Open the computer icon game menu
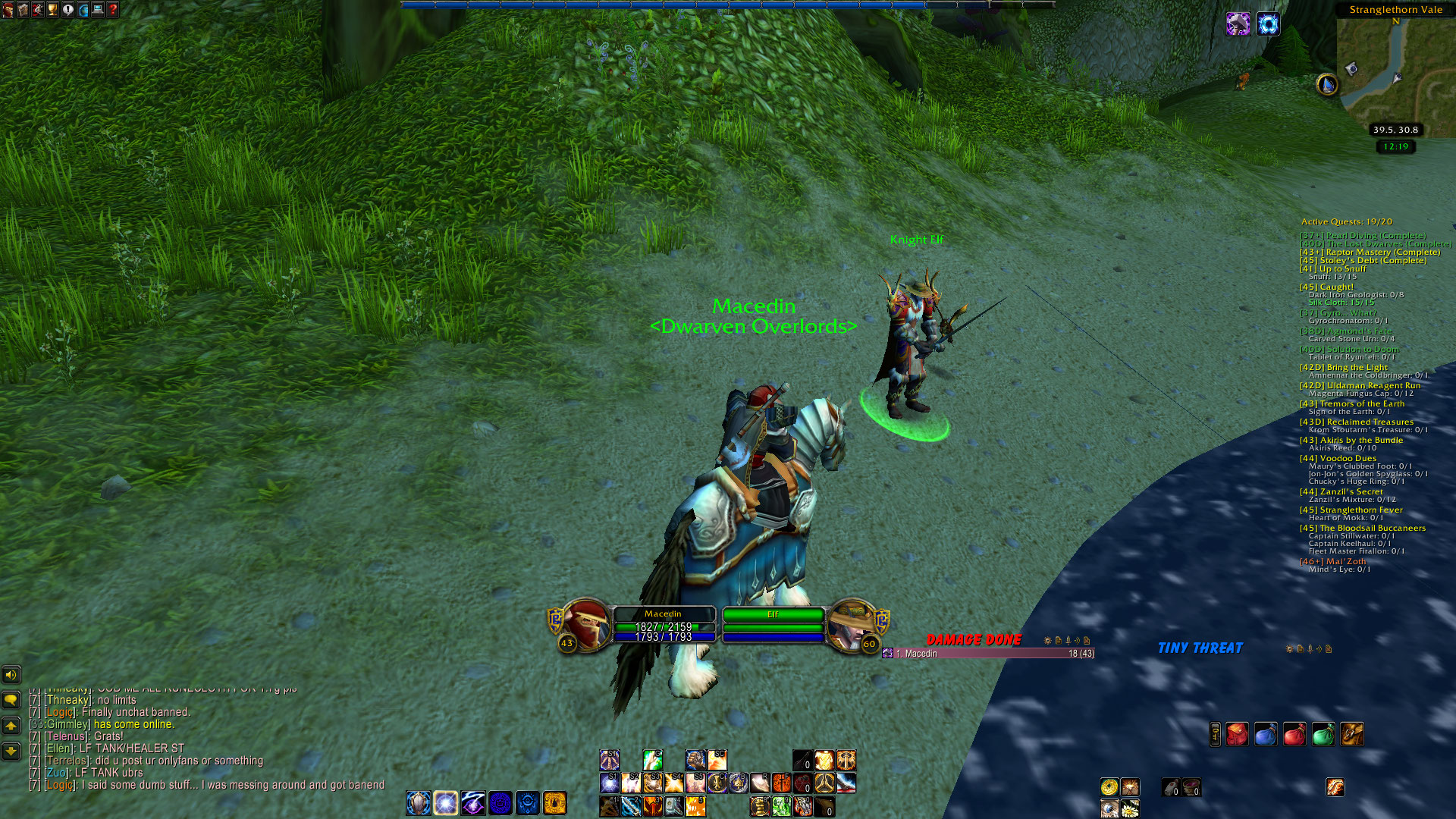This screenshot has height=819, width=1456. (98, 10)
